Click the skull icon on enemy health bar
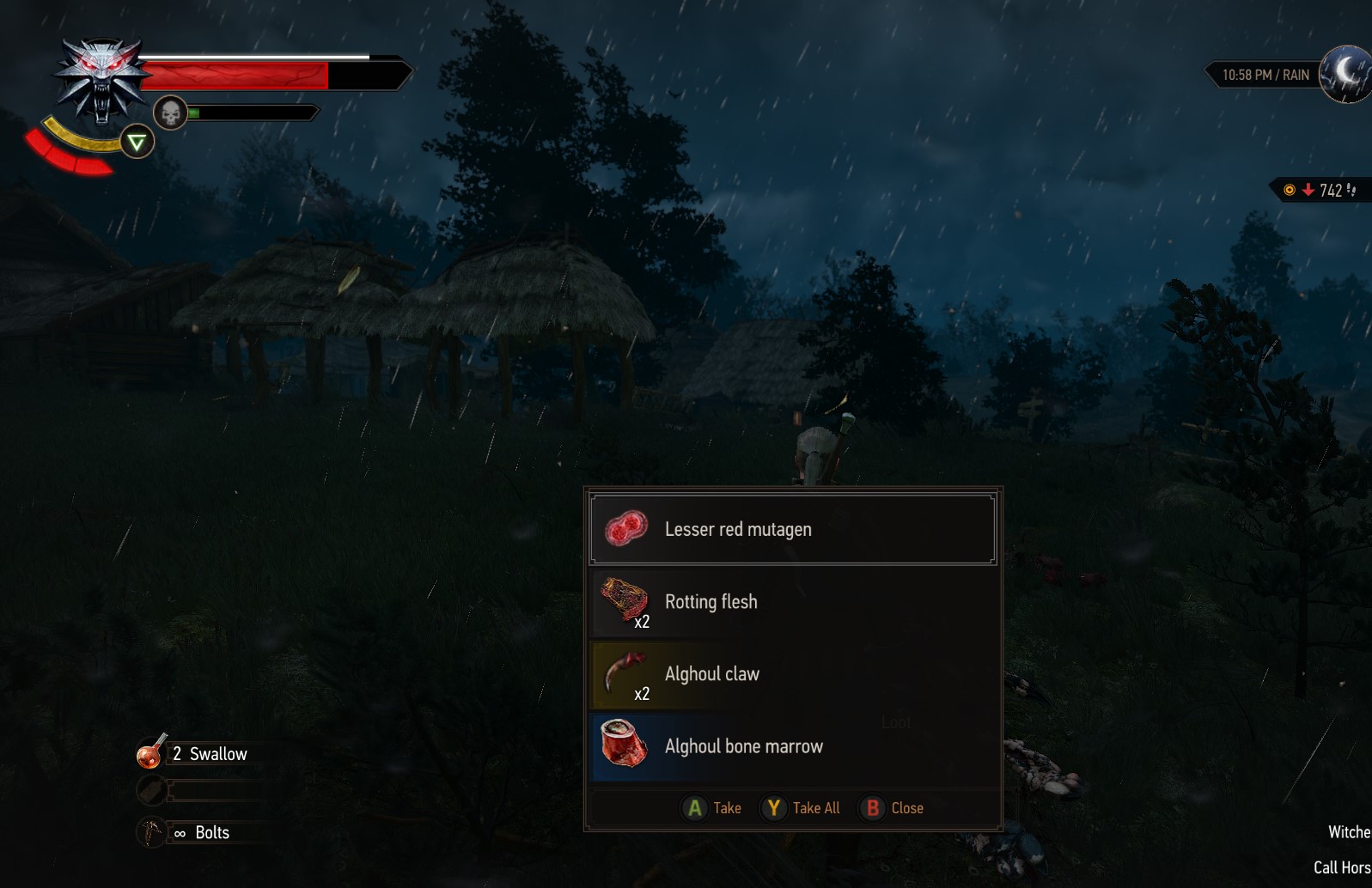The image size is (1372, 888). click(x=170, y=112)
